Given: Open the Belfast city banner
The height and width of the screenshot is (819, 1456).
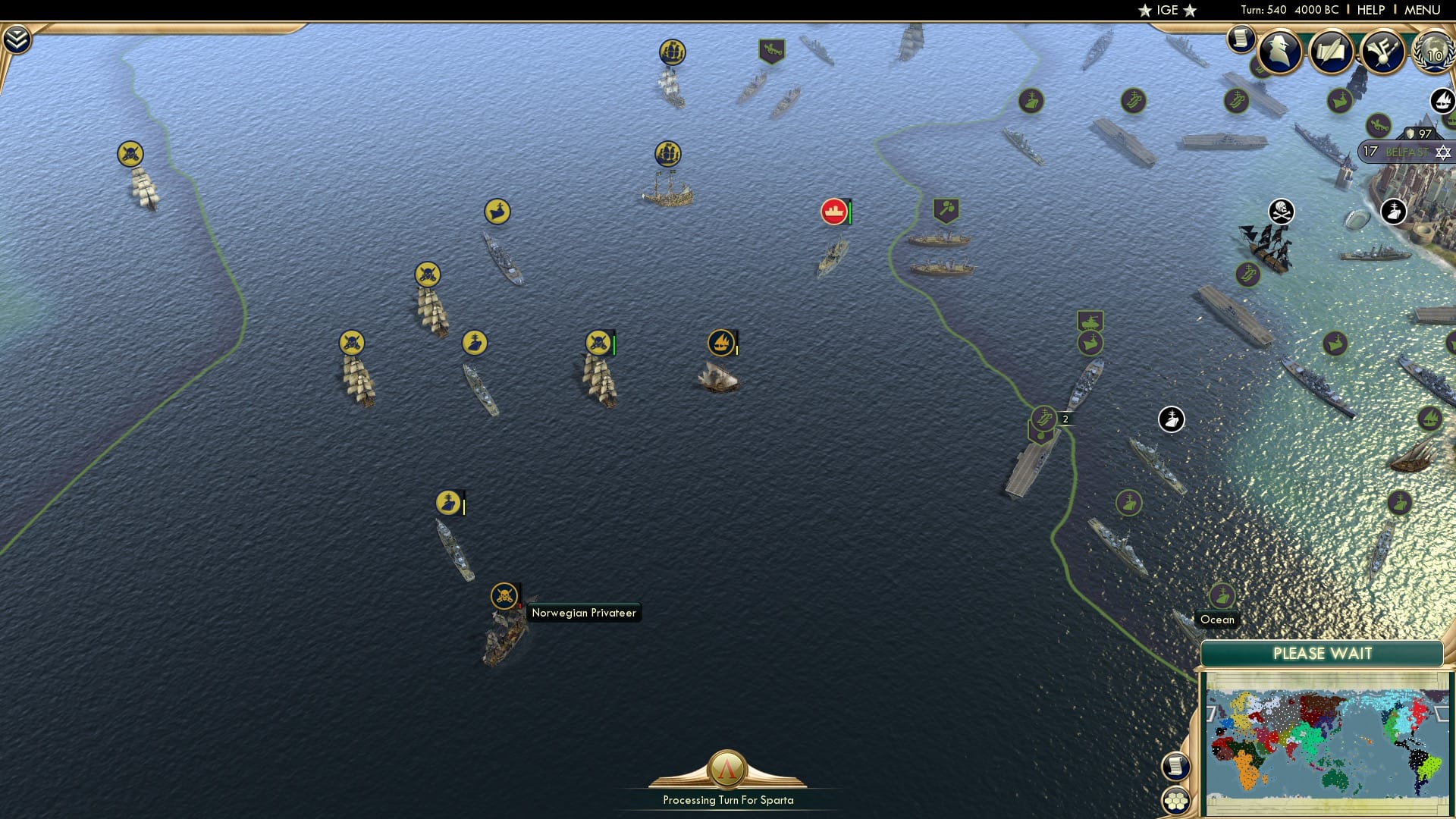Looking at the screenshot, I should click(1401, 152).
